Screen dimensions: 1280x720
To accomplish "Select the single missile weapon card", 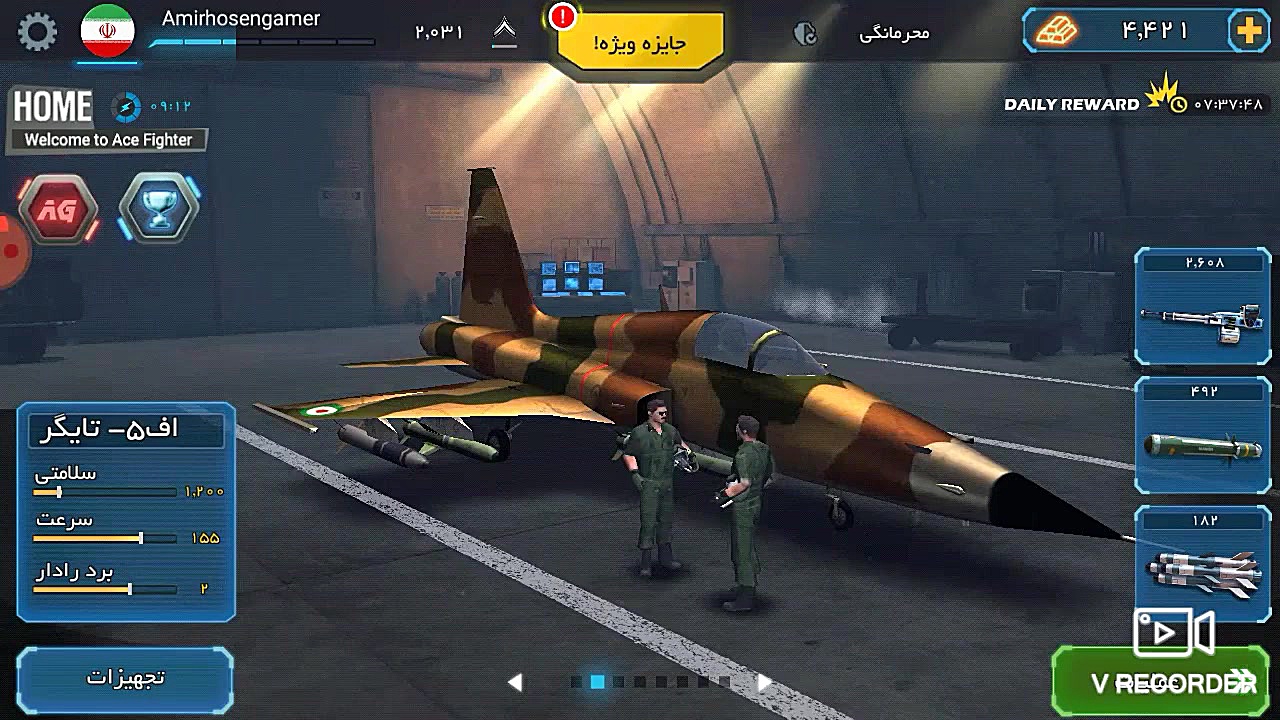I will pos(1202,437).
